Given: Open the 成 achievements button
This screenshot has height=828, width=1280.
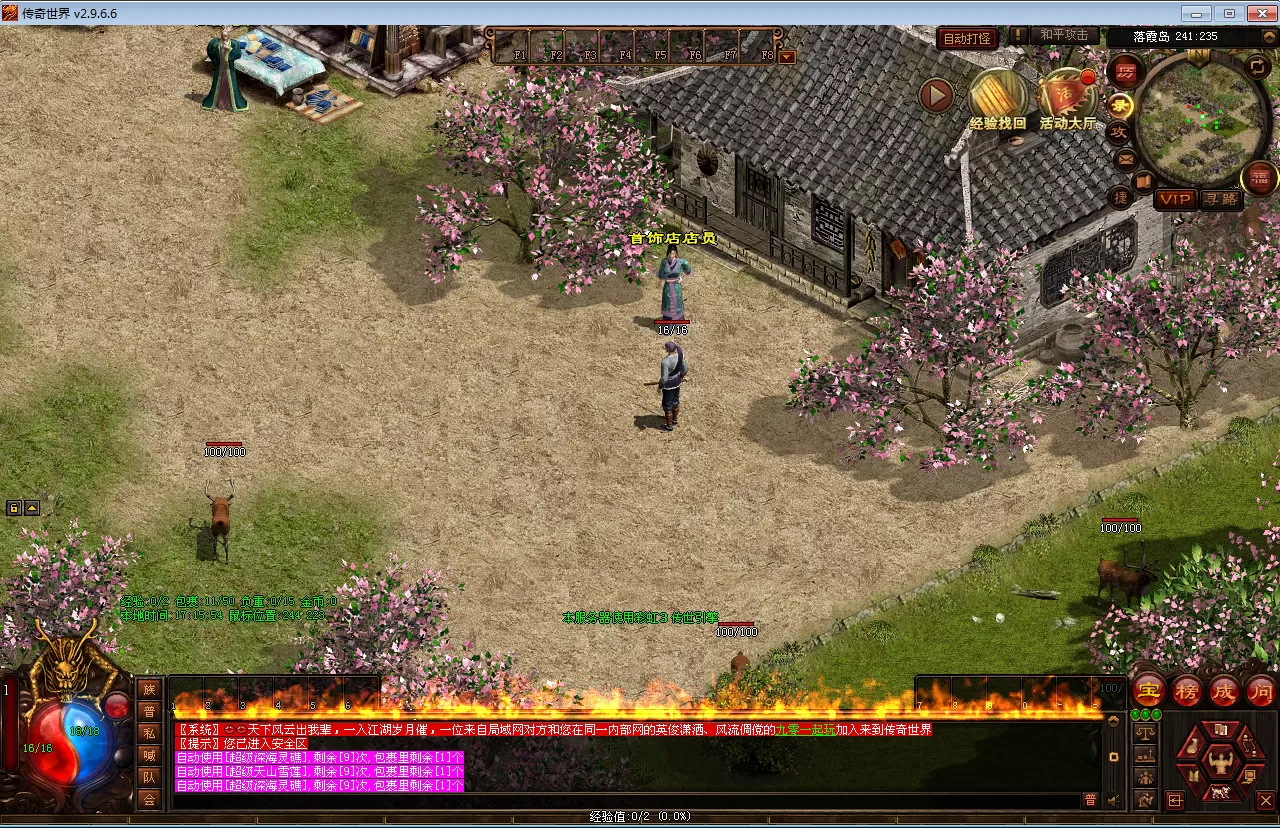Looking at the screenshot, I should click(1224, 691).
